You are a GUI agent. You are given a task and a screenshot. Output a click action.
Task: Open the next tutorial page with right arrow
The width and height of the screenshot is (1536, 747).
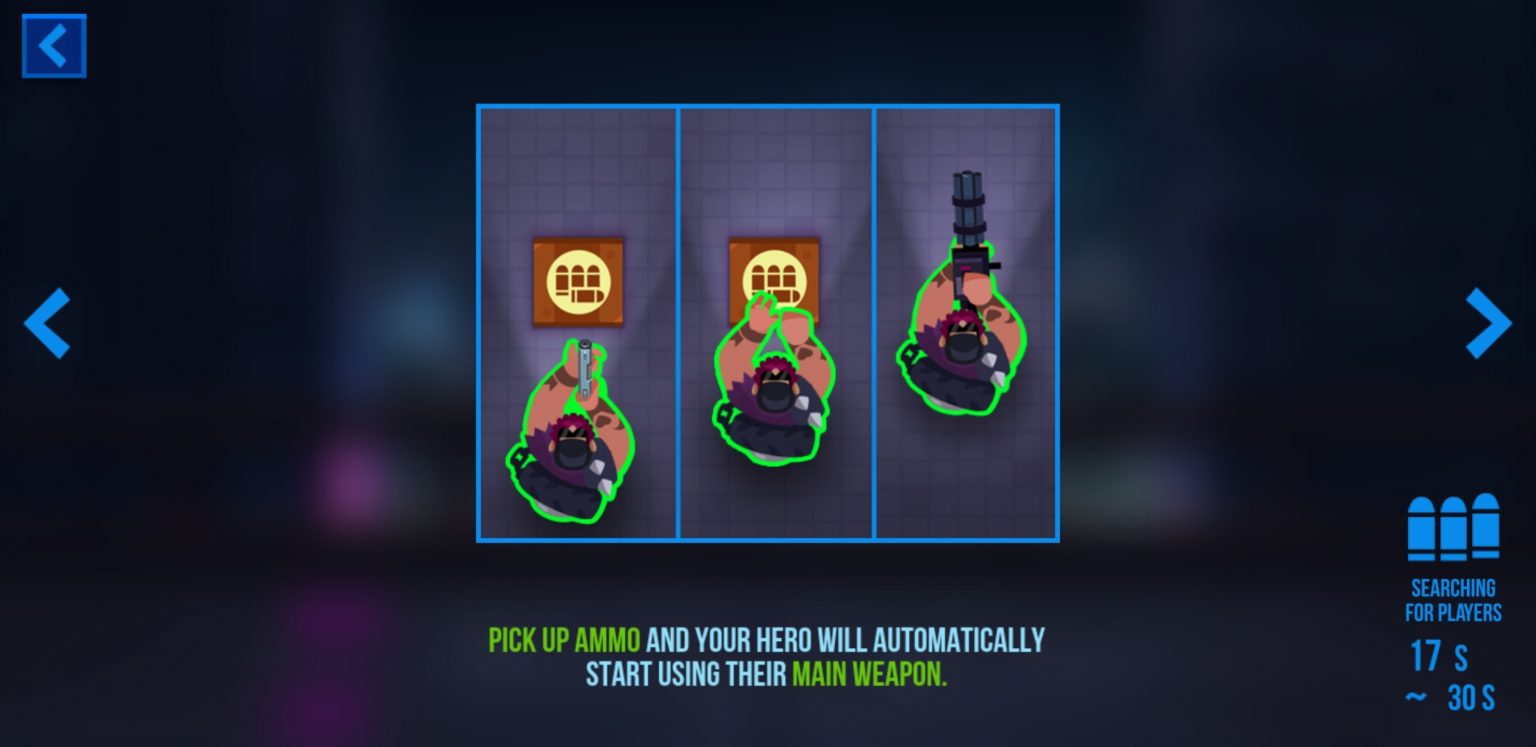coord(1488,323)
